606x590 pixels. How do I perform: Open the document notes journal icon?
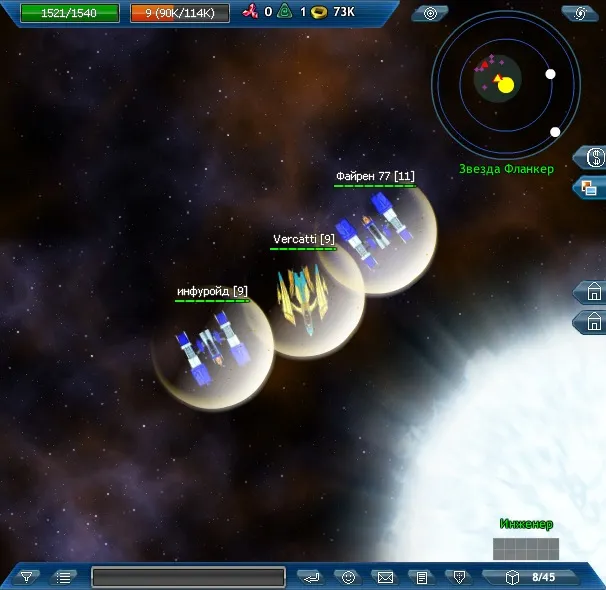click(422, 577)
